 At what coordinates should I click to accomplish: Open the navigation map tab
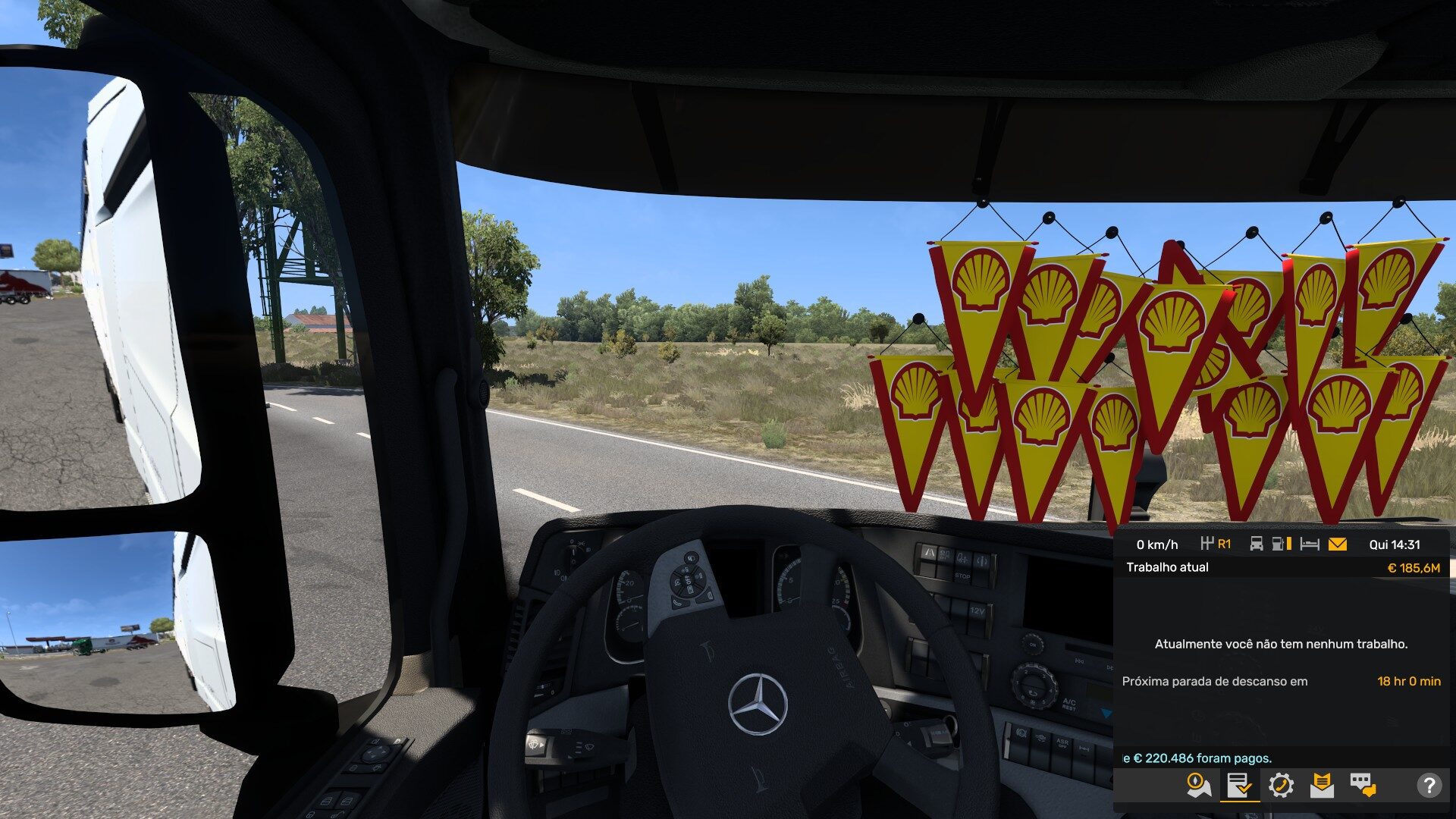(x=1198, y=786)
